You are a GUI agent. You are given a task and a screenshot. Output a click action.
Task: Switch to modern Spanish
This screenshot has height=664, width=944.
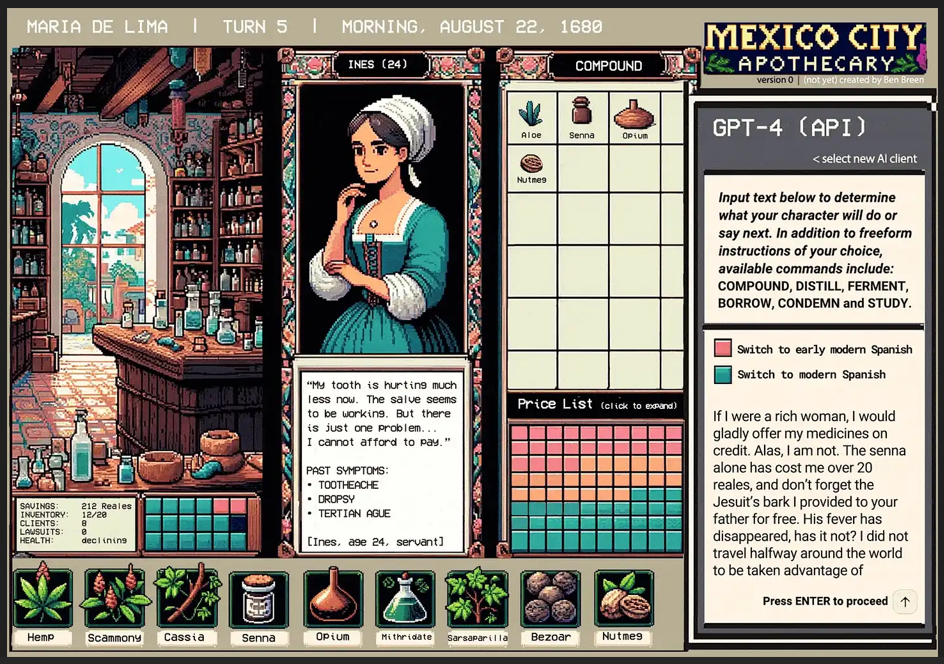(x=723, y=374)
